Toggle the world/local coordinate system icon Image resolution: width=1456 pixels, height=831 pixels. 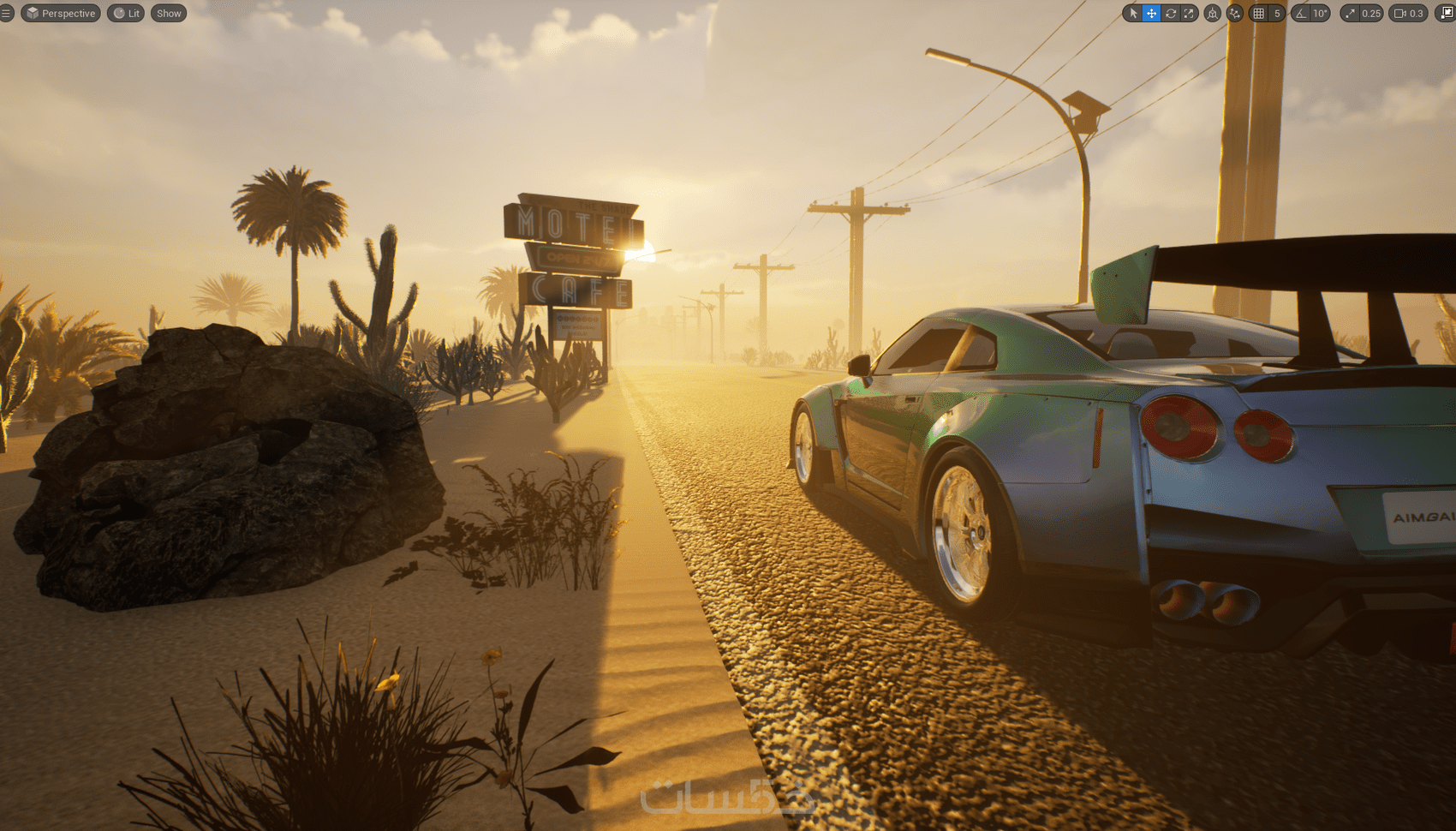(x=1213, y=14)
